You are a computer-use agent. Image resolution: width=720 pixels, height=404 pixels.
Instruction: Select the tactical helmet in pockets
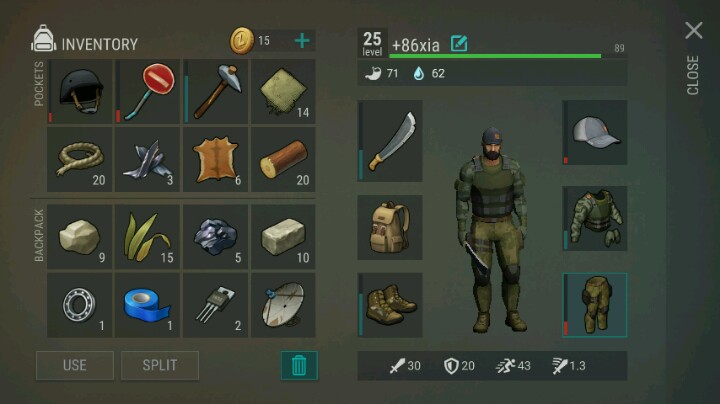pyautogui.click(x=80, y=91)
